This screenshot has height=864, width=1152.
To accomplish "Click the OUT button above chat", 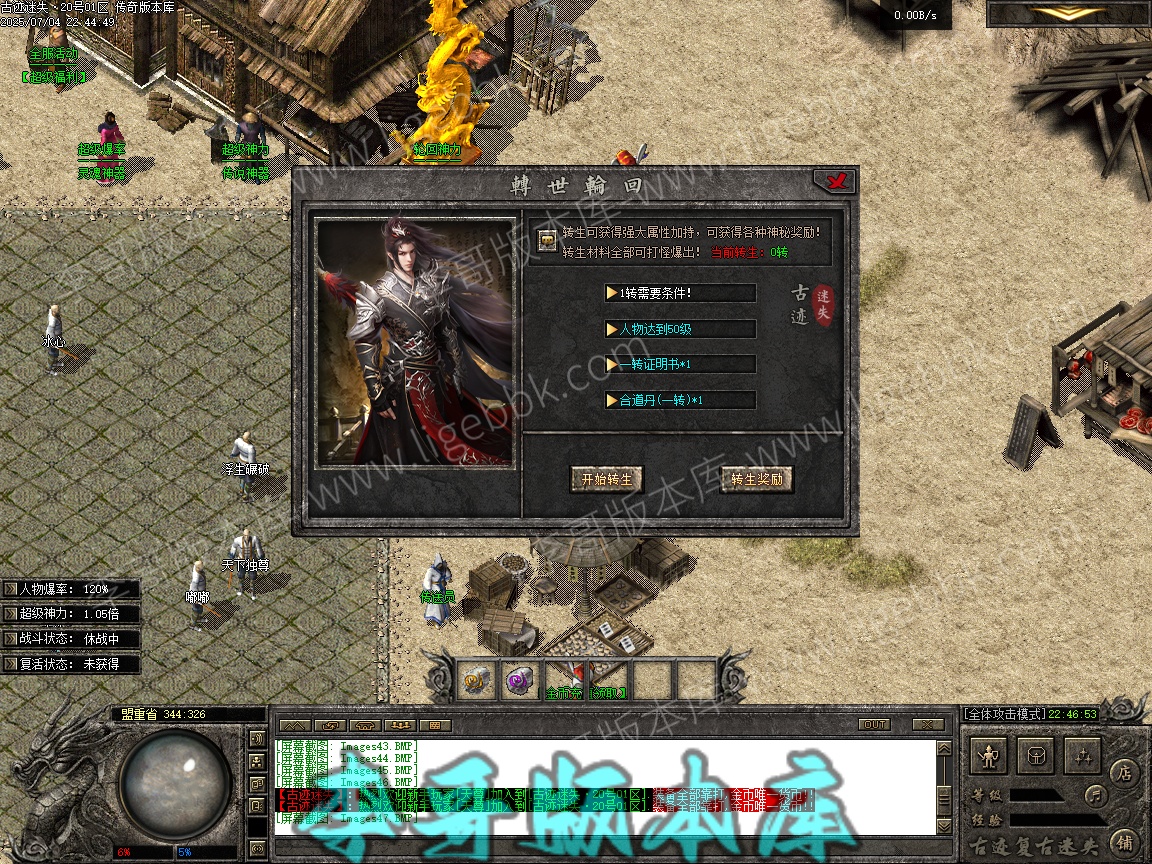I will point(873,724).
